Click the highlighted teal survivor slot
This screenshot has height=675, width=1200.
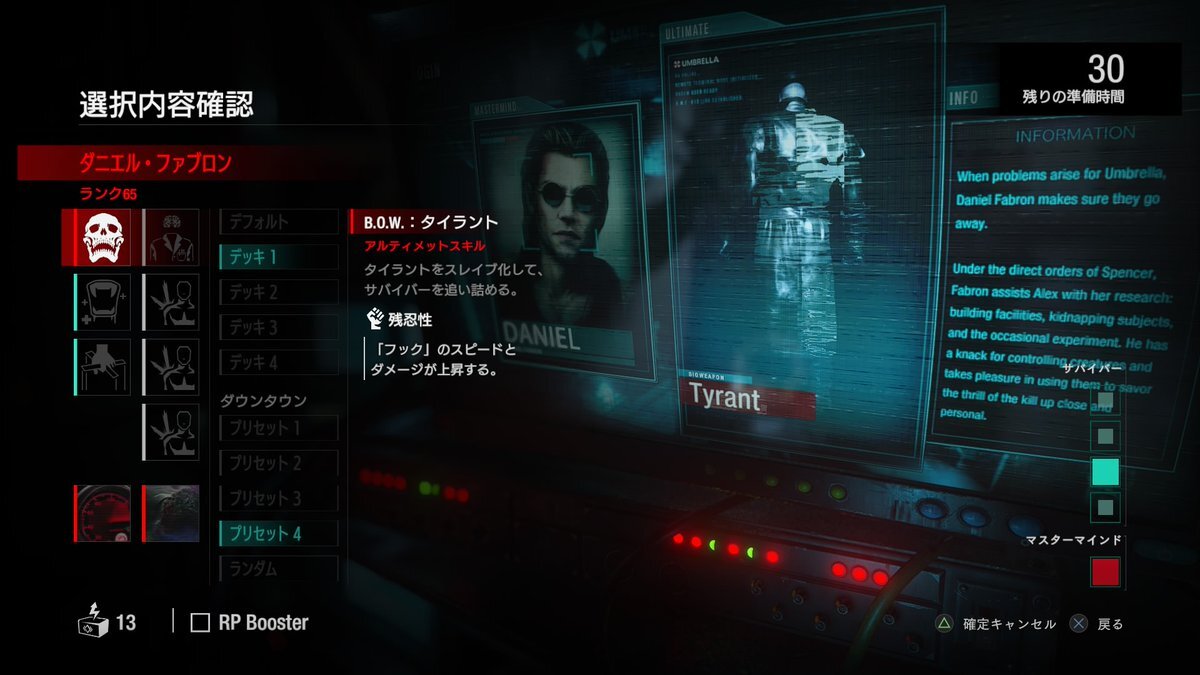pos(1105,472)
